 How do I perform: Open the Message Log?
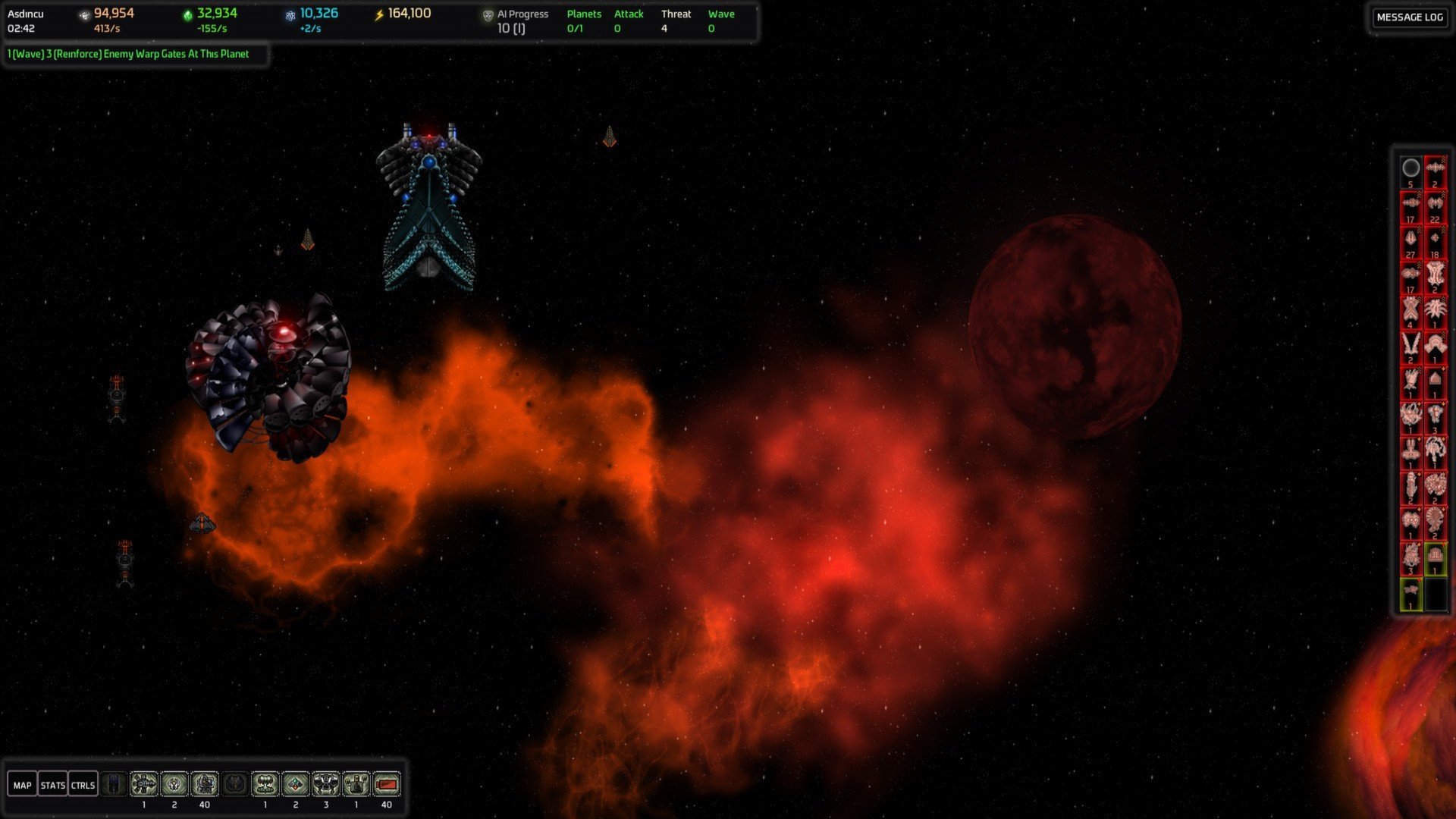[1409, 17]
